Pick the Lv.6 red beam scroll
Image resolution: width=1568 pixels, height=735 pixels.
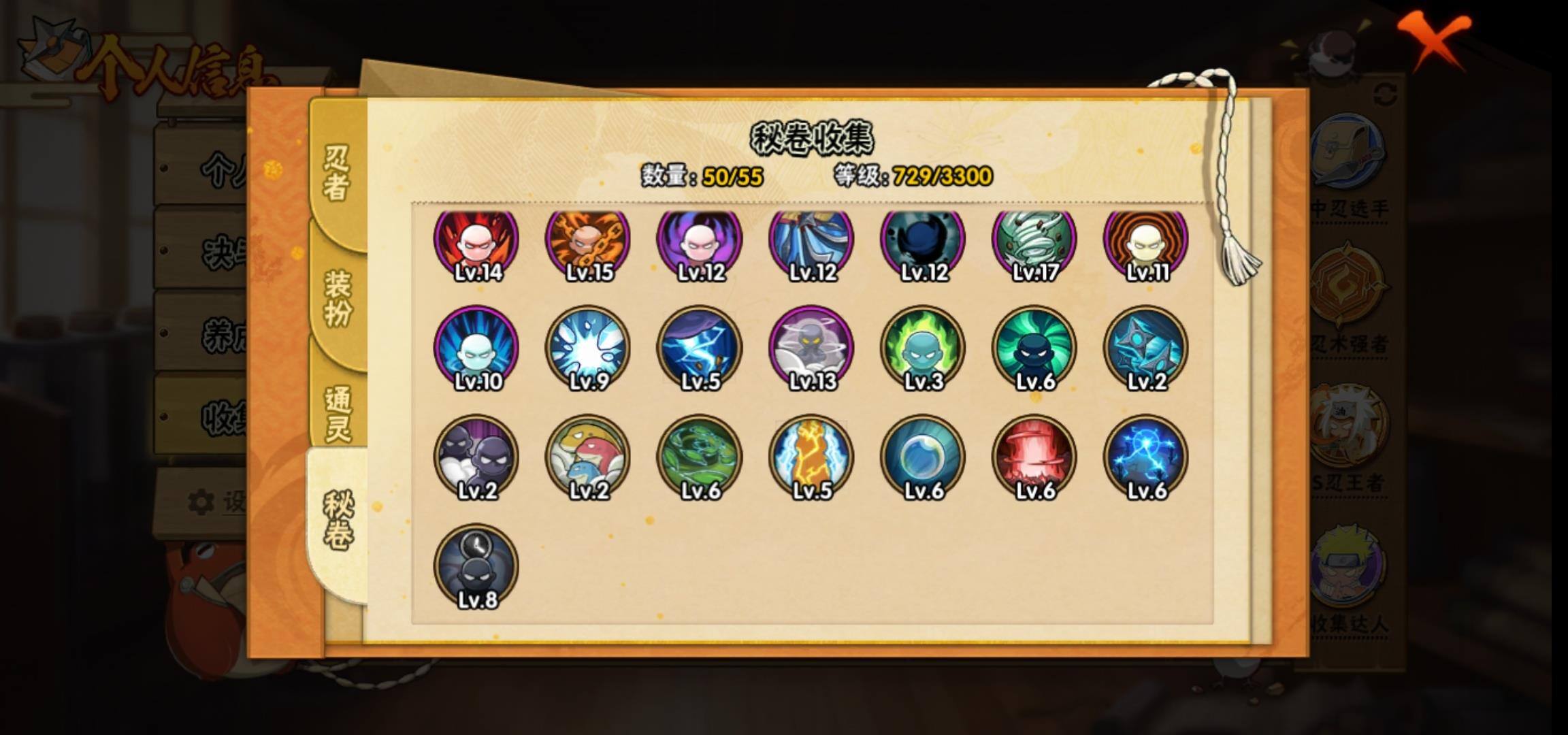pyautogui.click(x=1034, y=457)
